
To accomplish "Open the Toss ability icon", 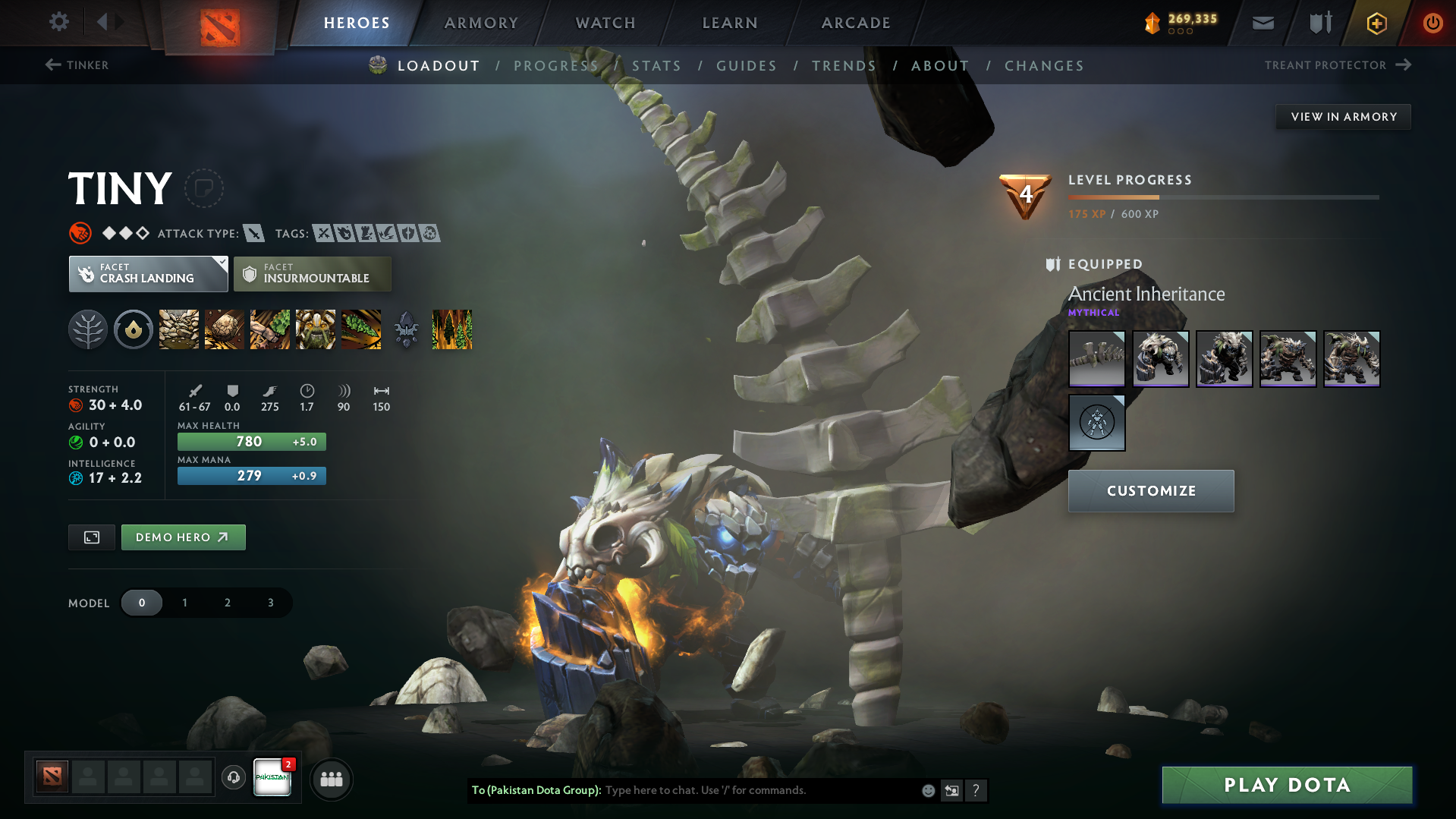I will point(224,329).
